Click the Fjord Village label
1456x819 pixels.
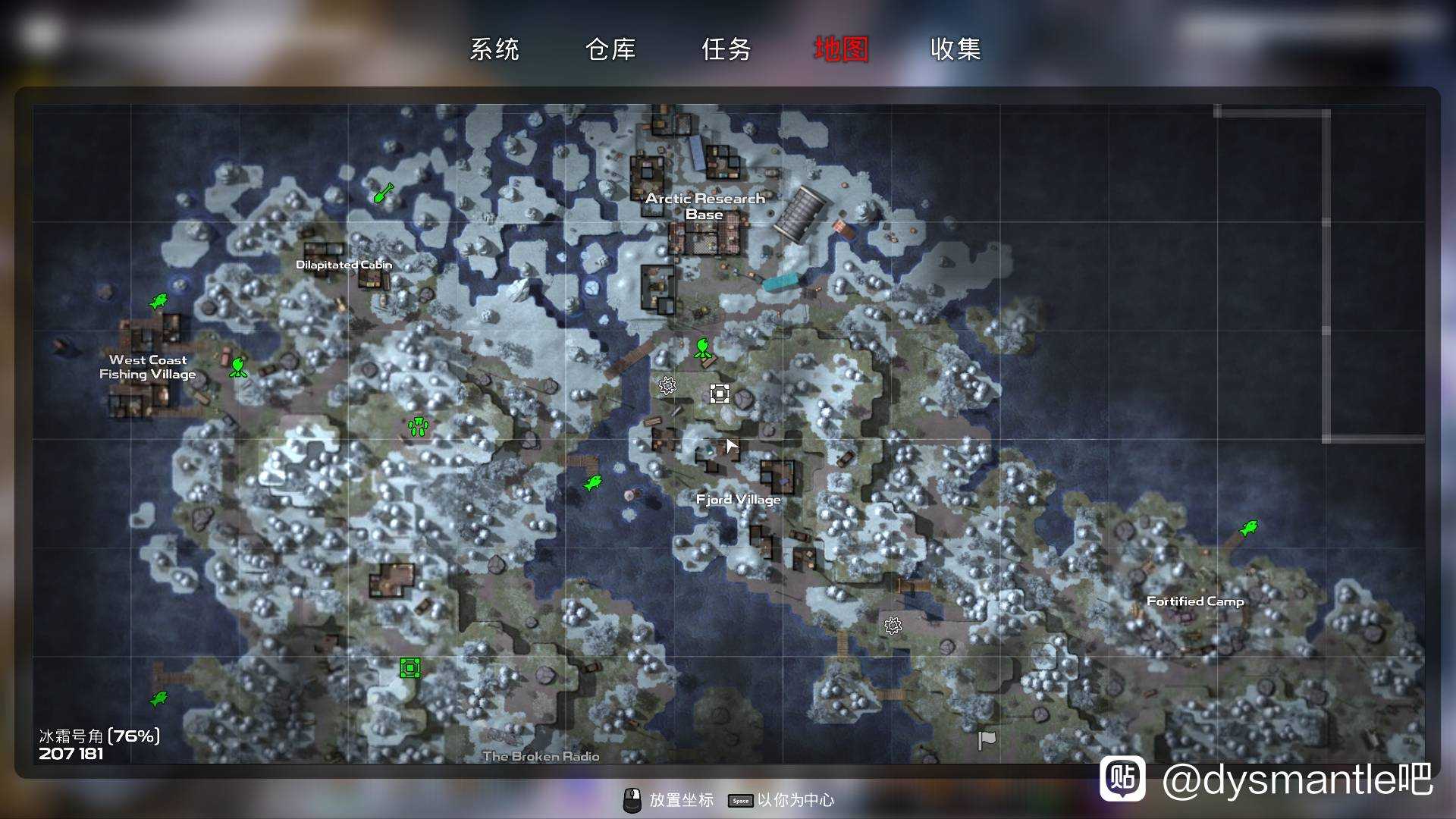738,499
